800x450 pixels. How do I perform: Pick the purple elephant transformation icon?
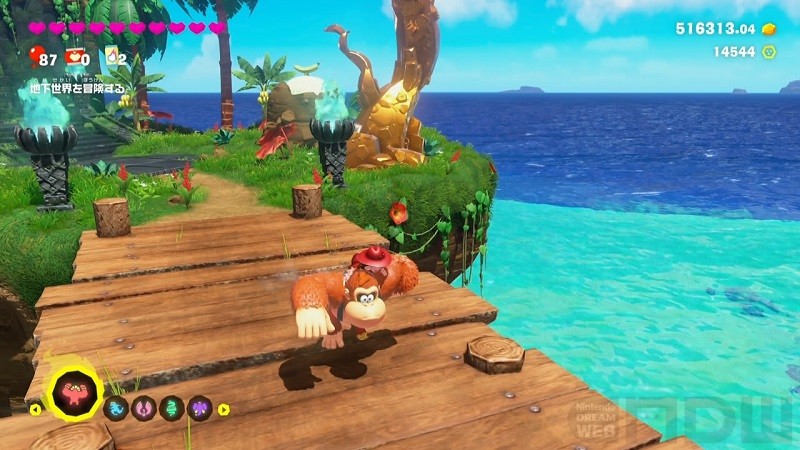[200, 408]
